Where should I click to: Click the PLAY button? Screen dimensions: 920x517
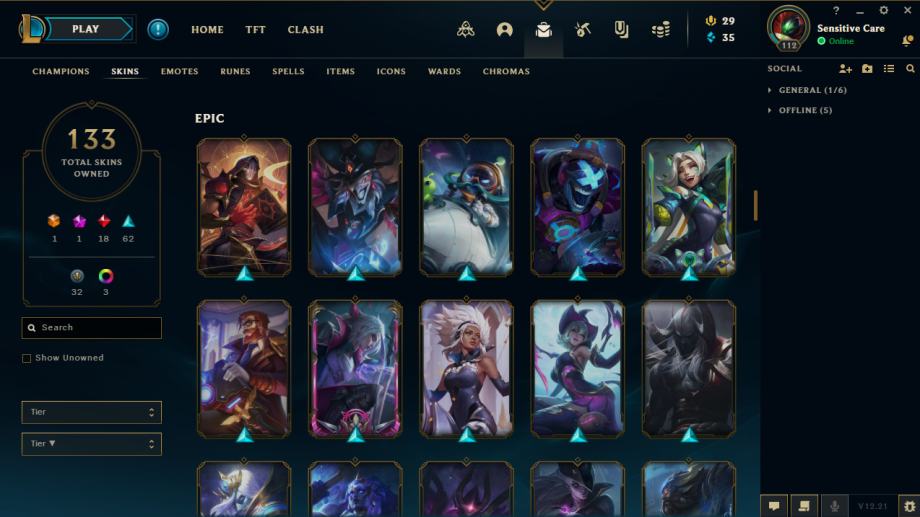point(87,29)
